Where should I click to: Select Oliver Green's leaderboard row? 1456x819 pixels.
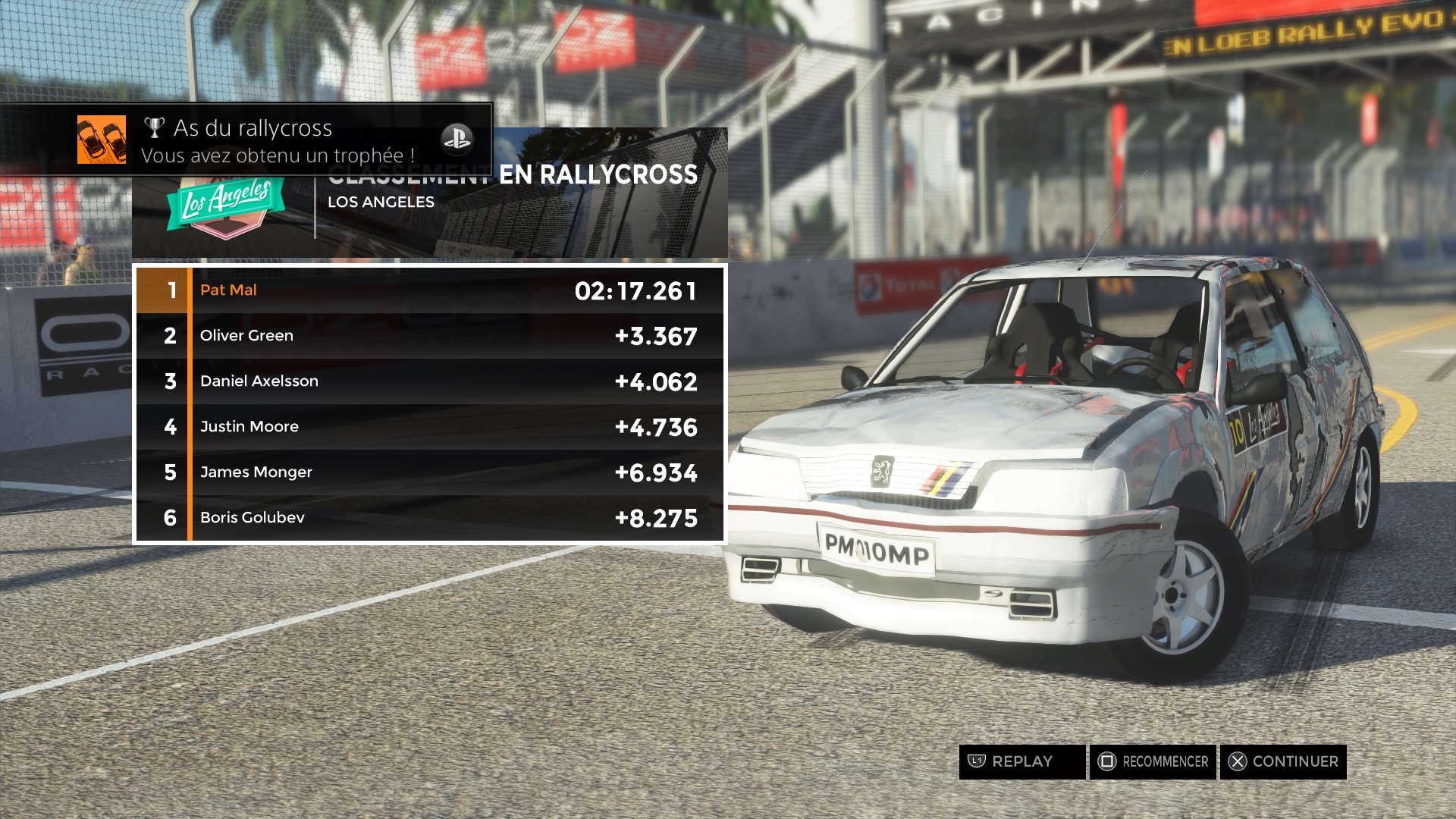(429, 336)
